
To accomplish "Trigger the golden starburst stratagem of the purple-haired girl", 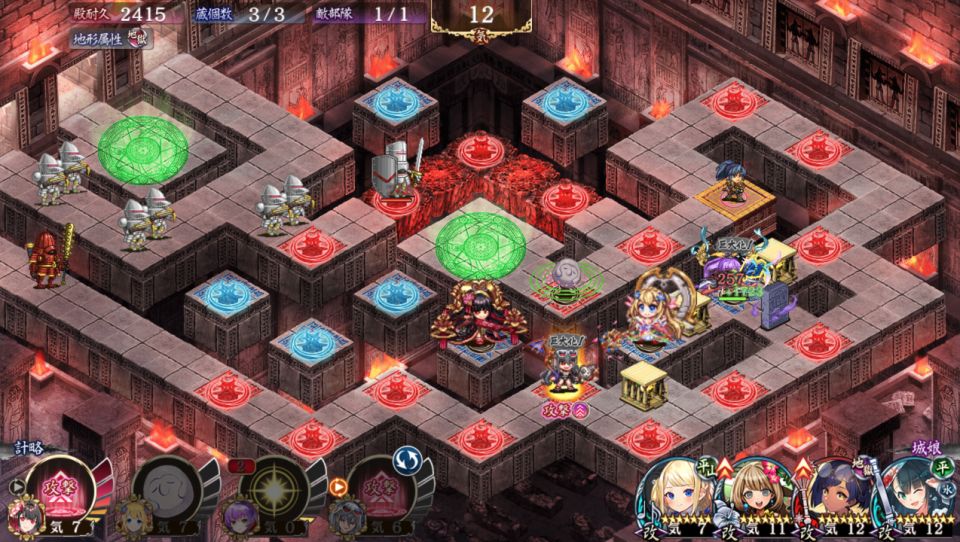I will tap(270, 490).
